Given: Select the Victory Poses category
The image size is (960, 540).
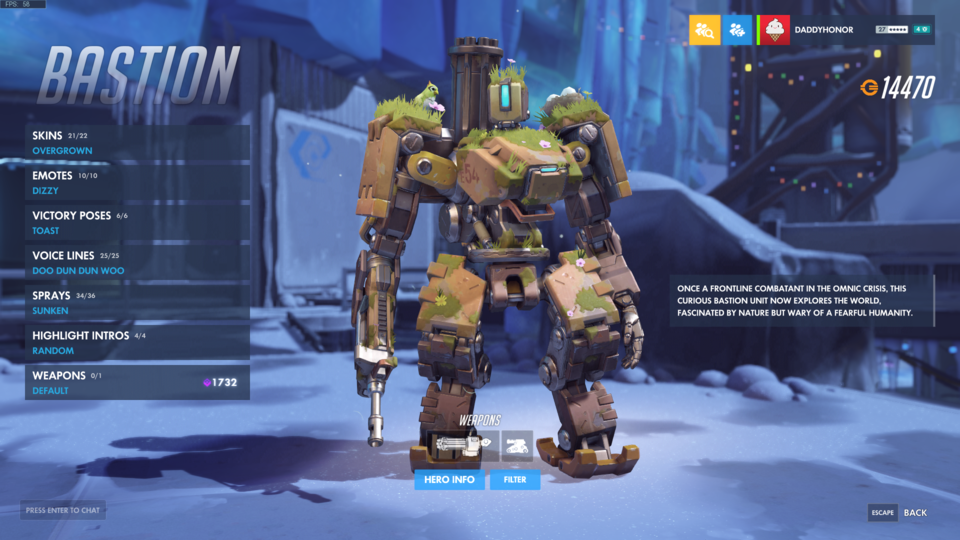Looking at the screenshot, I should [x=137, y=223].
